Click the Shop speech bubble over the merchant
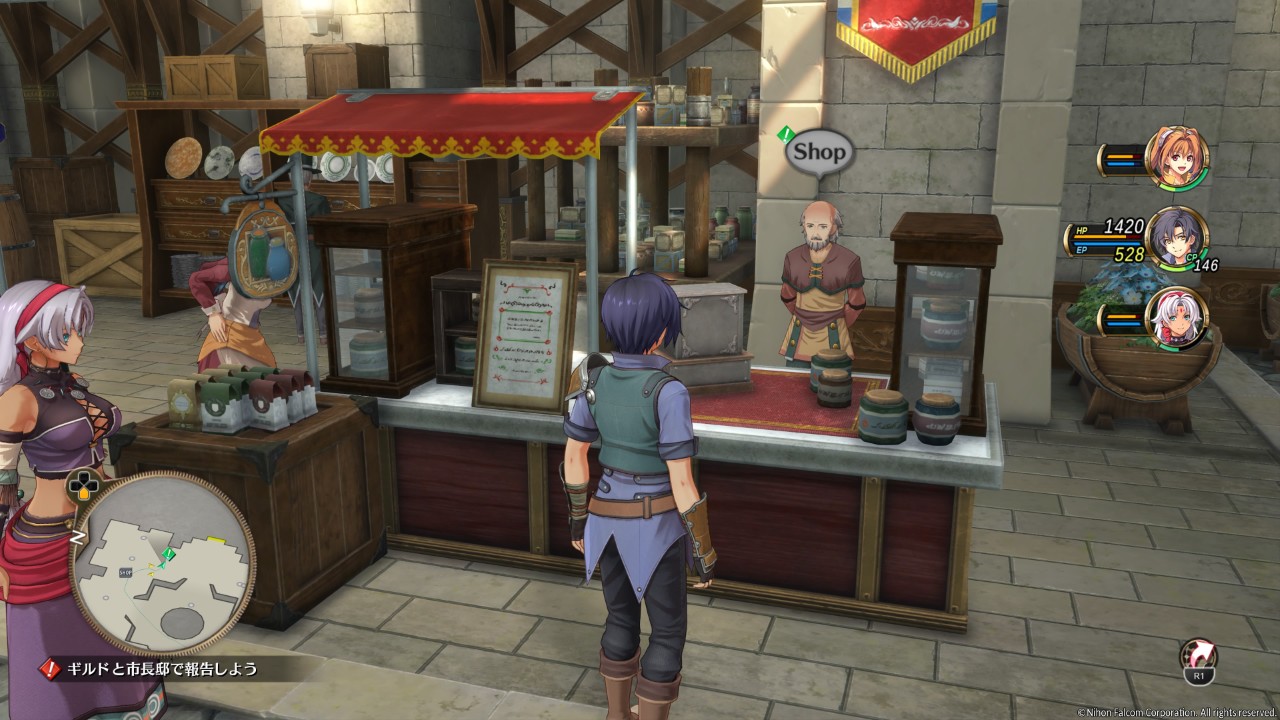Screen dimensions: 1280x720 point(819,153)
